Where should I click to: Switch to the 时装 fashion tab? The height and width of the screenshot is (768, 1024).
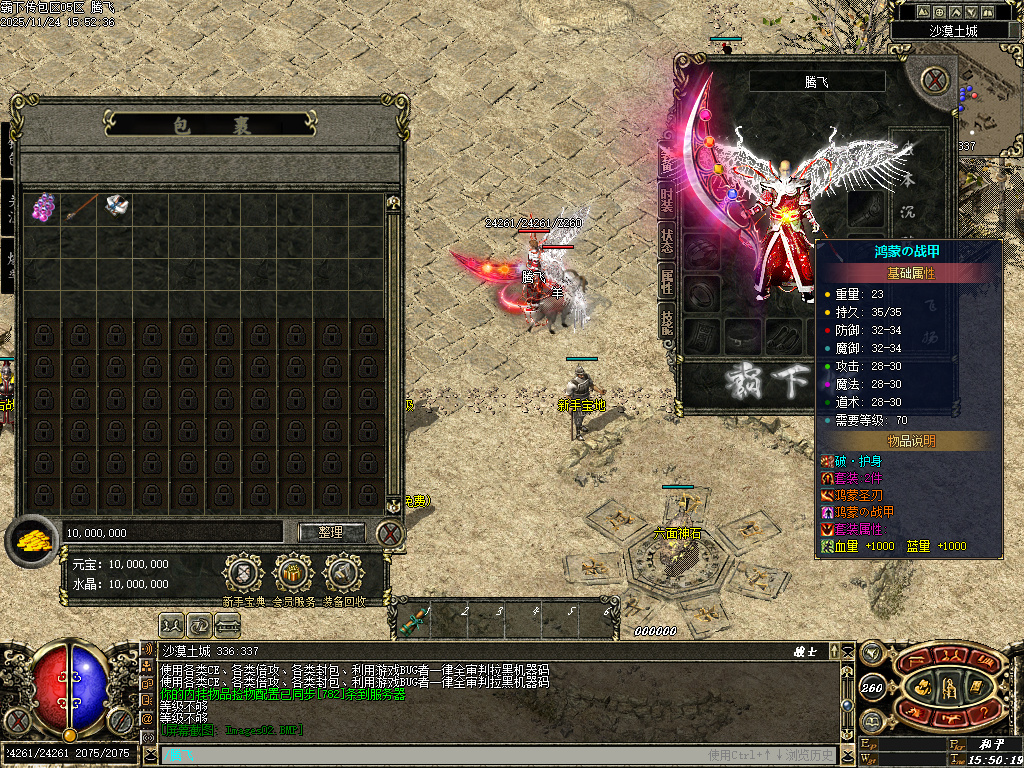(666, 197)
